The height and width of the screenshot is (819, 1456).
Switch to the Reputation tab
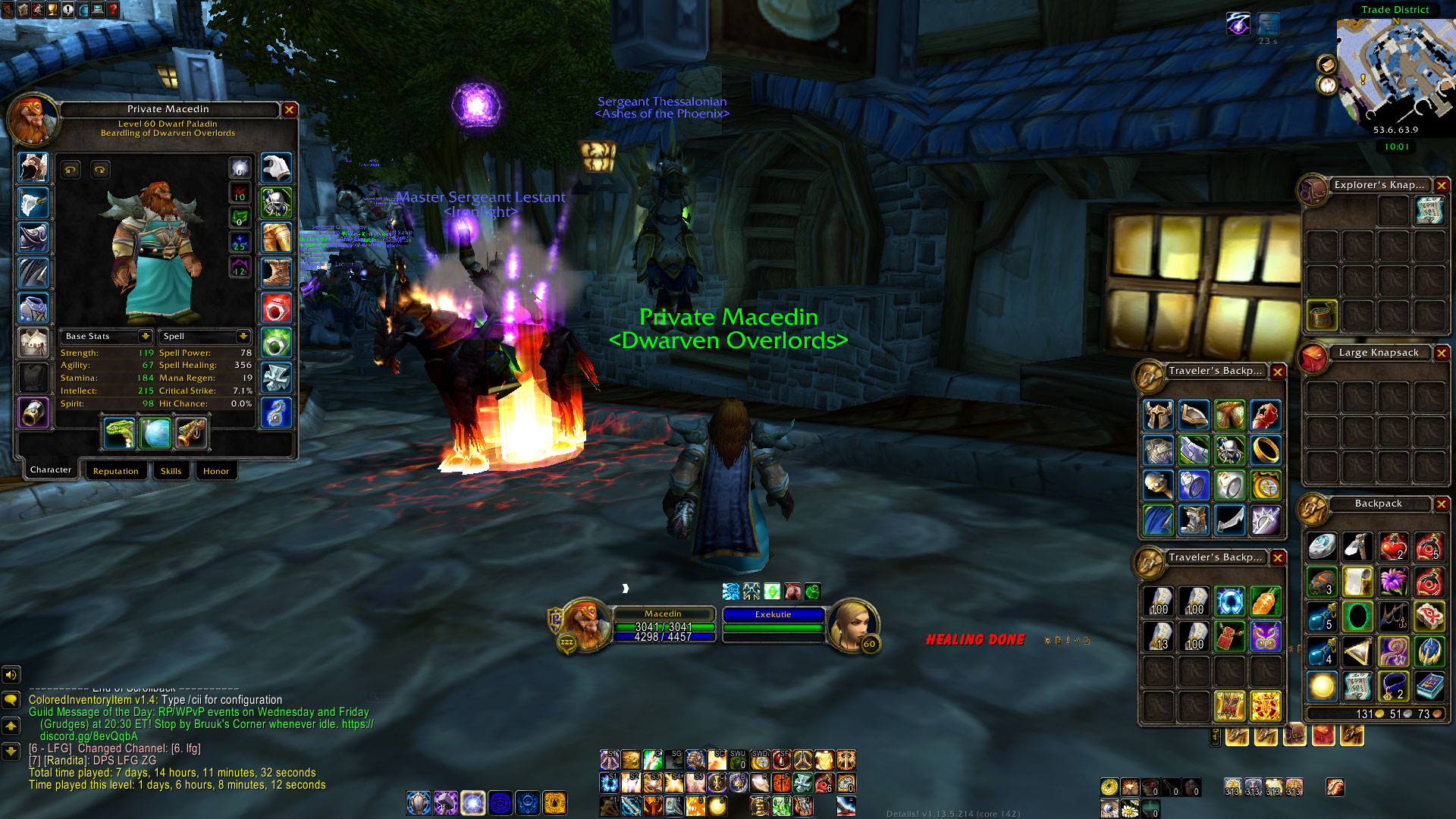(116, 471)
